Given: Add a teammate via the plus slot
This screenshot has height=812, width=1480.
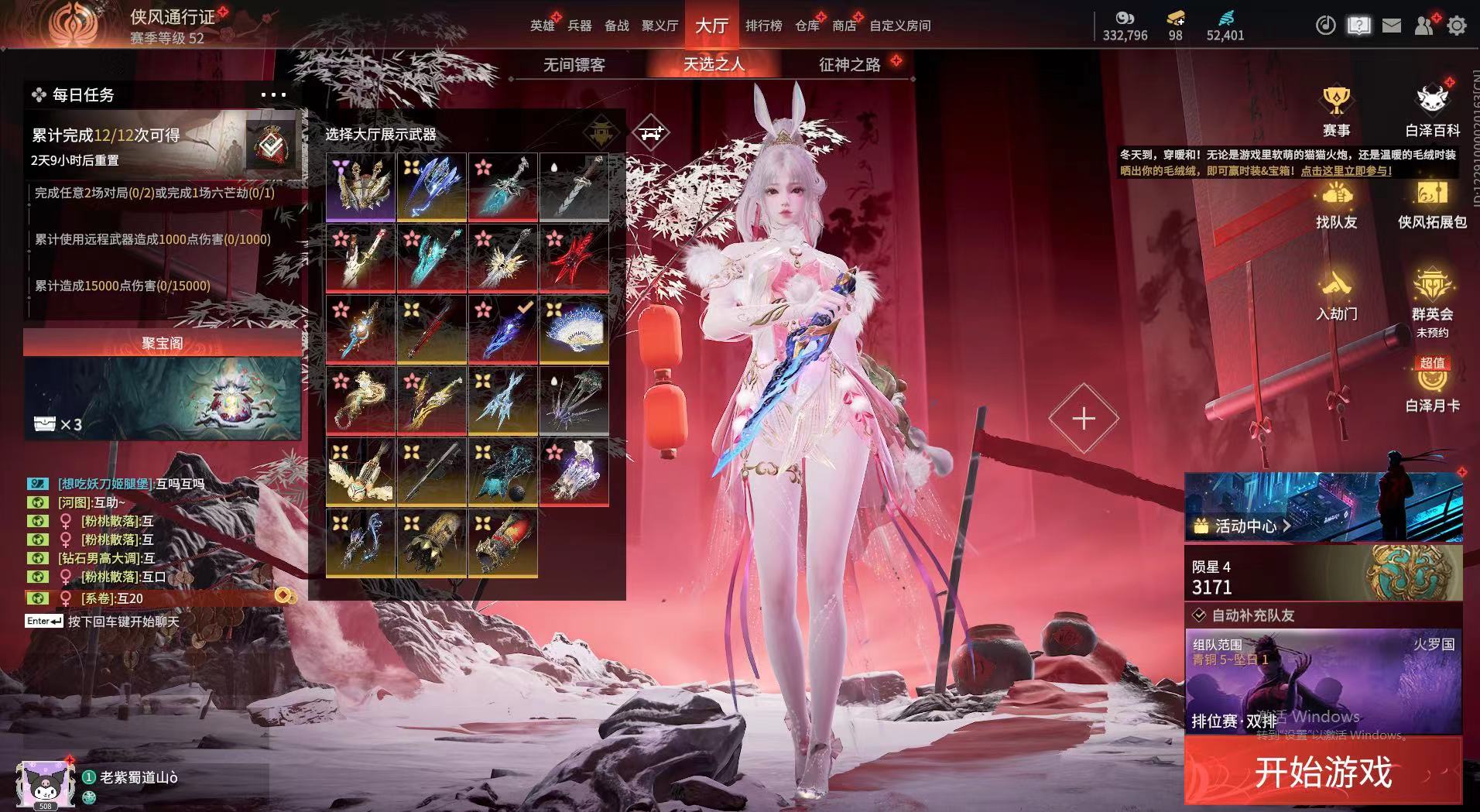Looking at the screenshot, I should (x=1083, y=419).
